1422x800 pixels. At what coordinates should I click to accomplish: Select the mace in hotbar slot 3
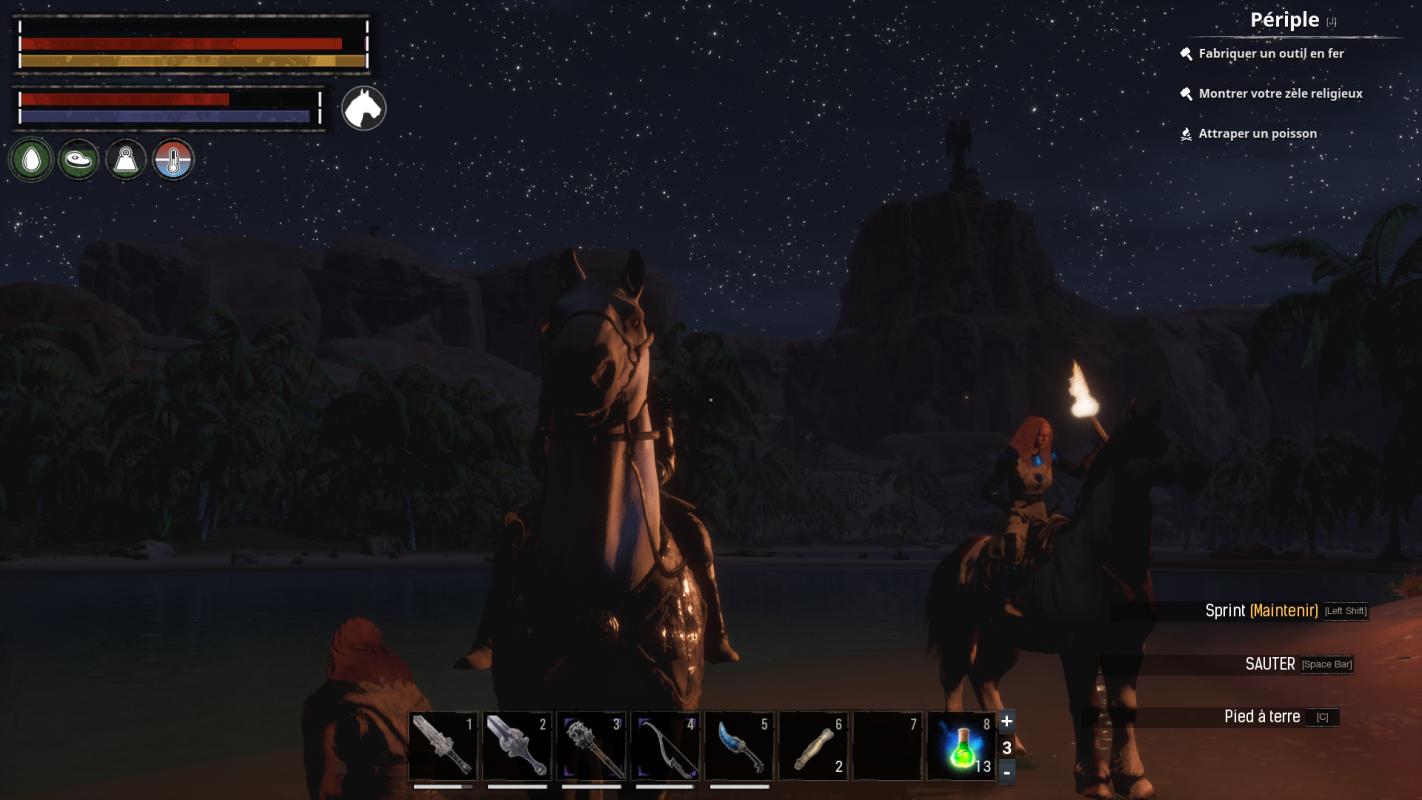[591, 745]
